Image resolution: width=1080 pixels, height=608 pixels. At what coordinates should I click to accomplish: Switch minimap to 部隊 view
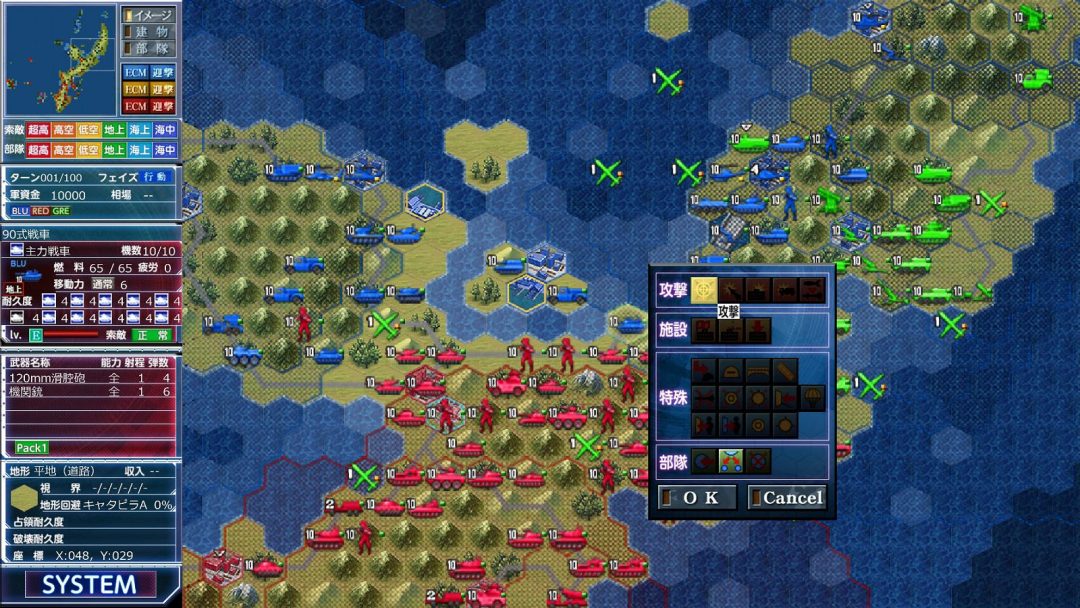pos(148,48)
